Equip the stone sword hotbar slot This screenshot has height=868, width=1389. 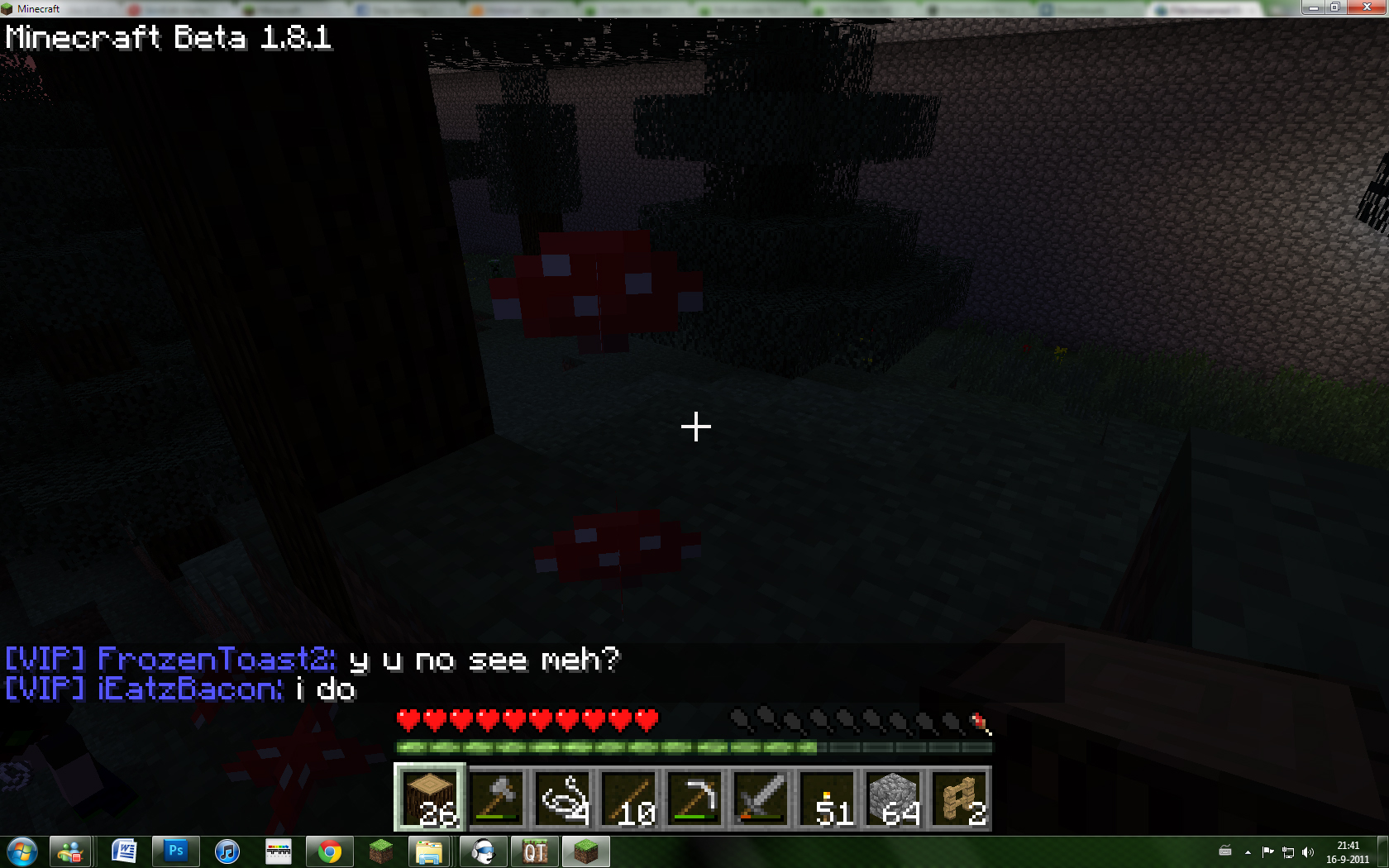[x=761, y=798]
